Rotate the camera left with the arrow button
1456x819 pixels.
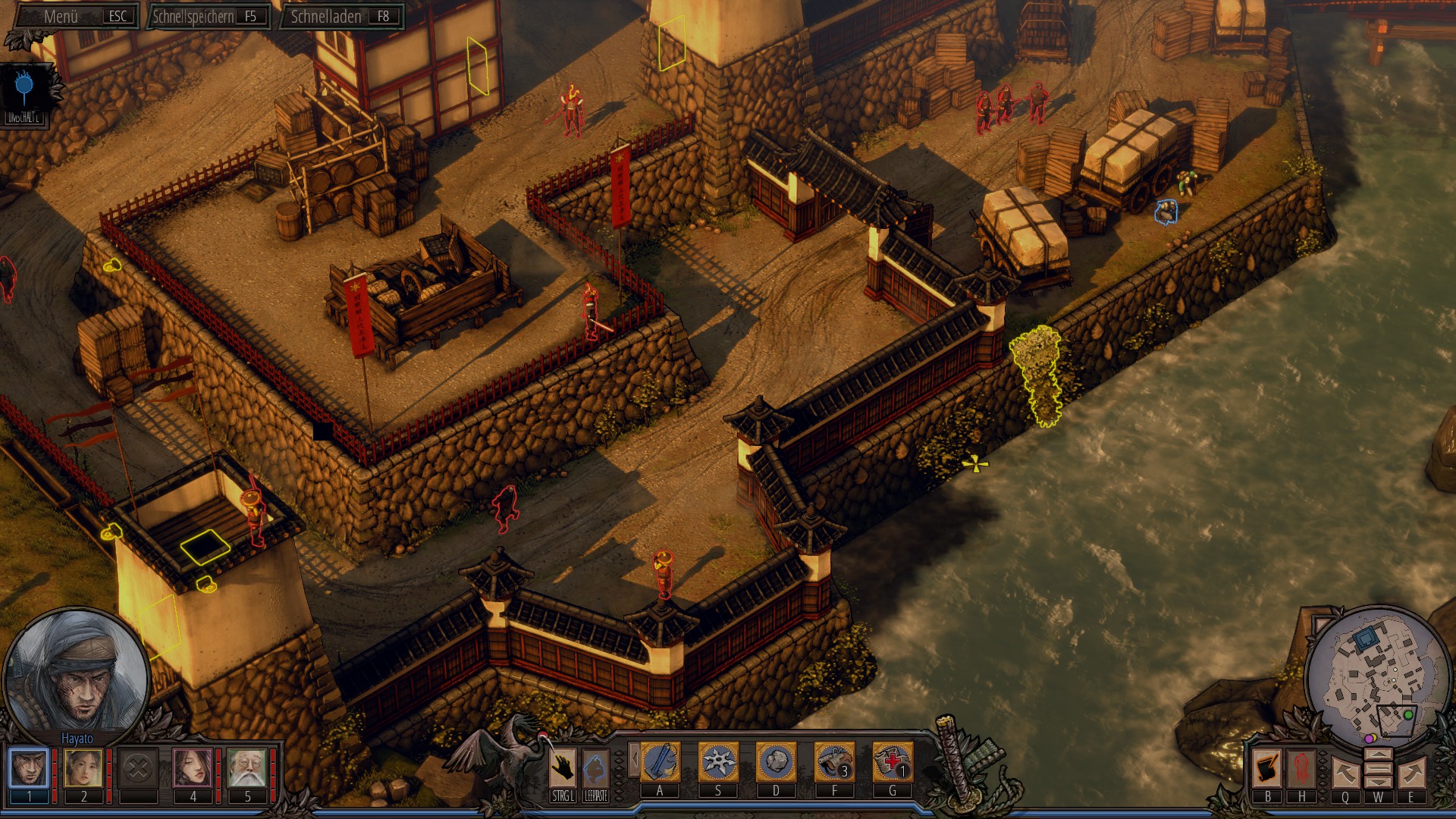pyautogui.click(x=1345, y=773)
